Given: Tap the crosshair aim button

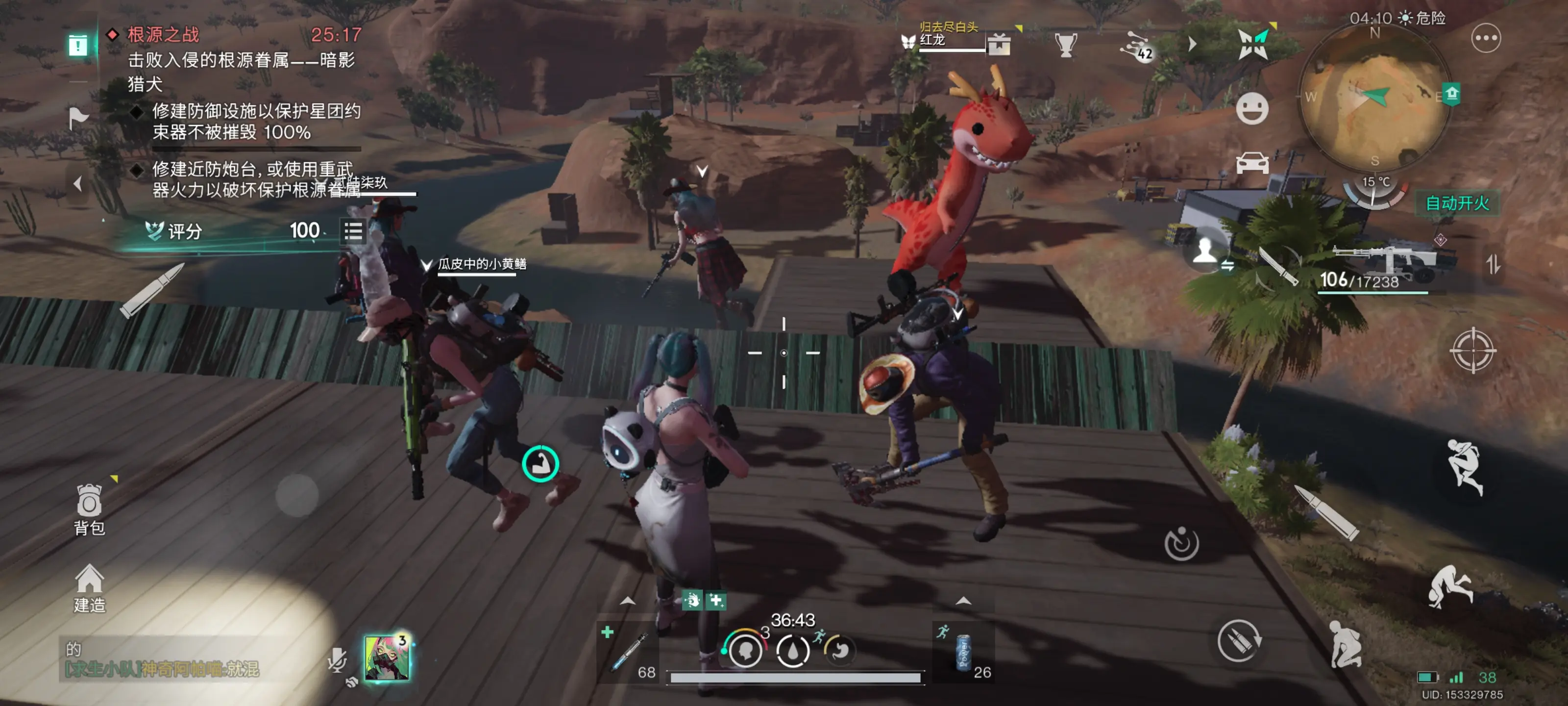Looking at the screenshot, I should (x=1472, y=350).
